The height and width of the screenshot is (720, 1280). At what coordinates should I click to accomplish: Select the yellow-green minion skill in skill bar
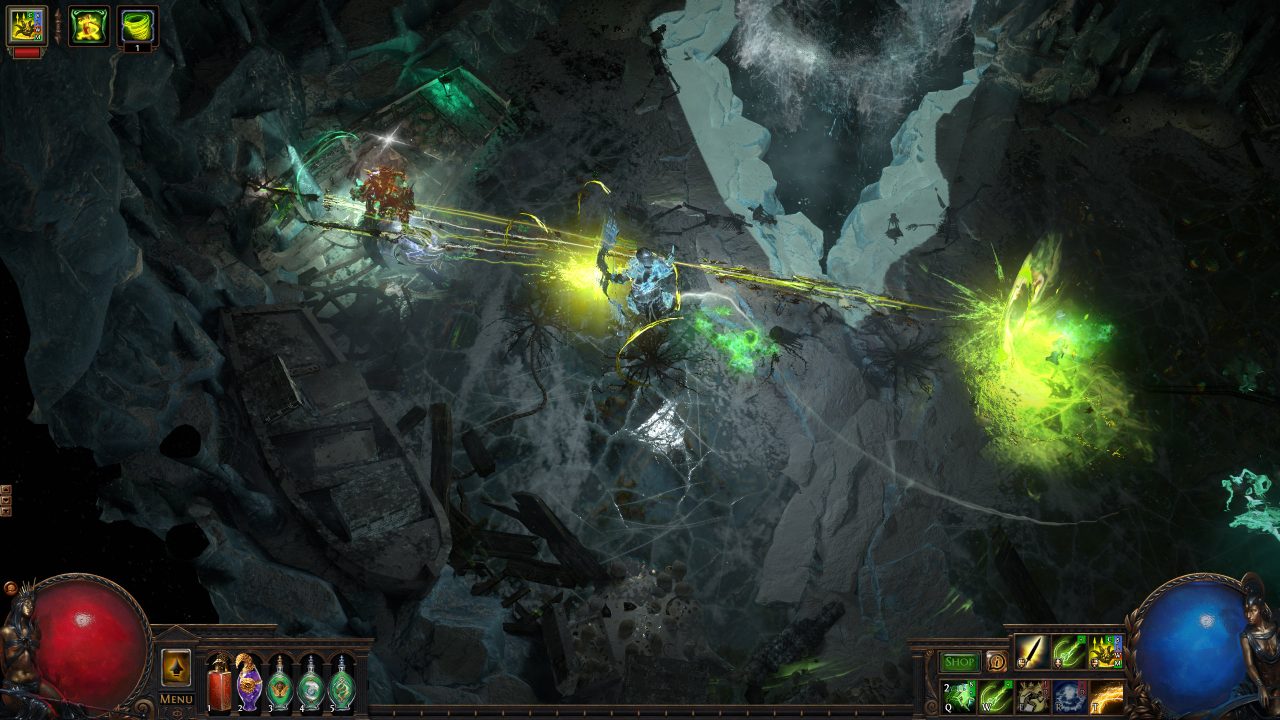1105,652
